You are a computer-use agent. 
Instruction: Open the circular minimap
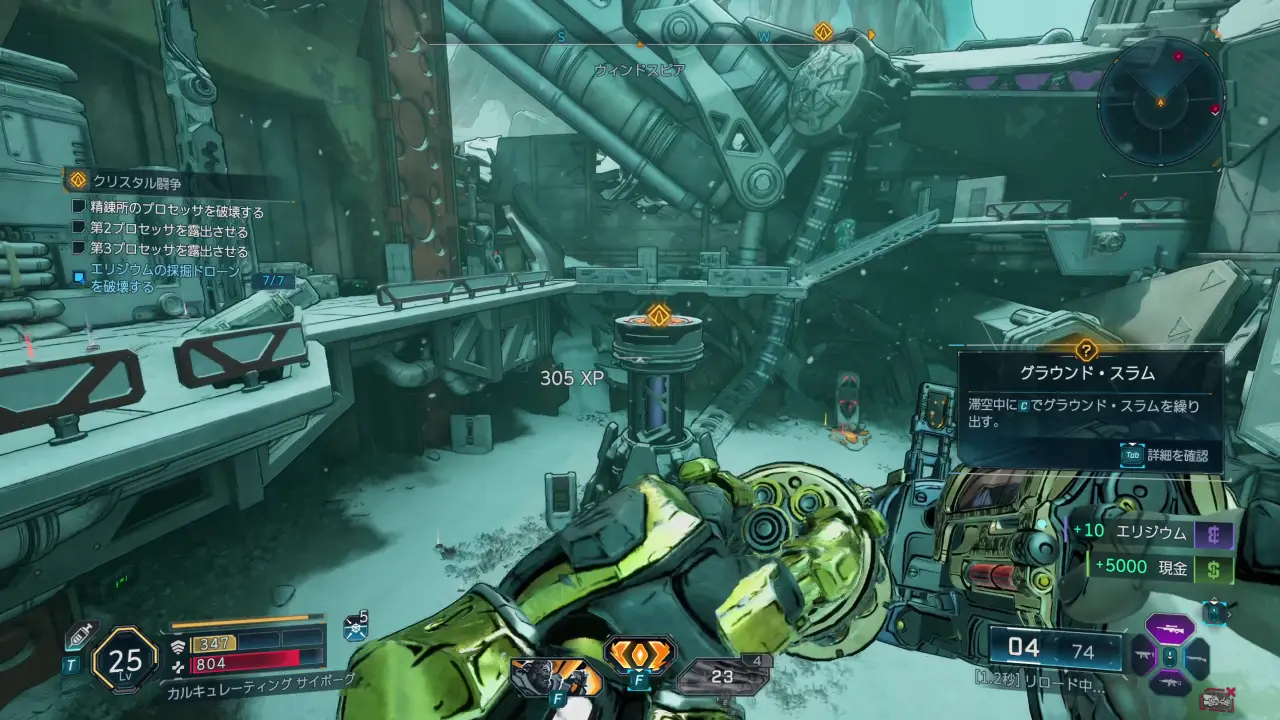pyautogui.click(x=1160, y=102)
